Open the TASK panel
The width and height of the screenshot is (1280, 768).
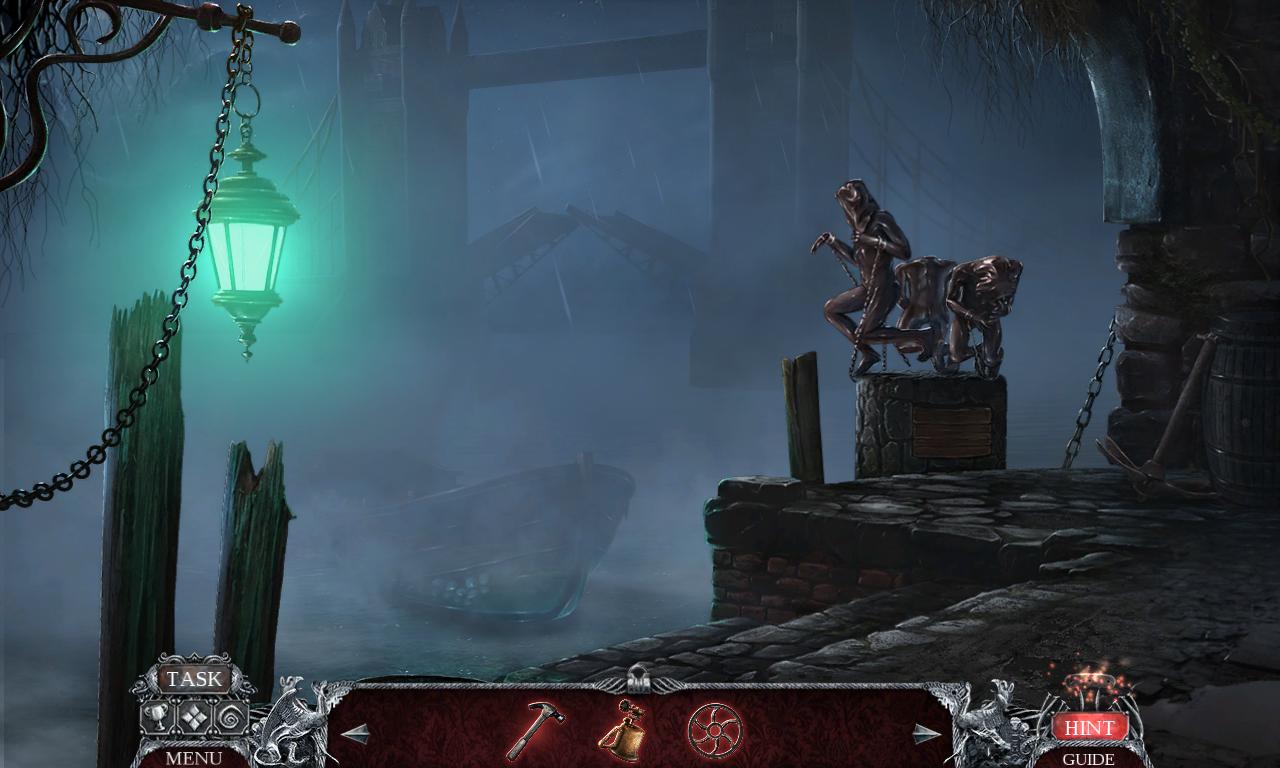pyautogui.click(x=194, y=679)
